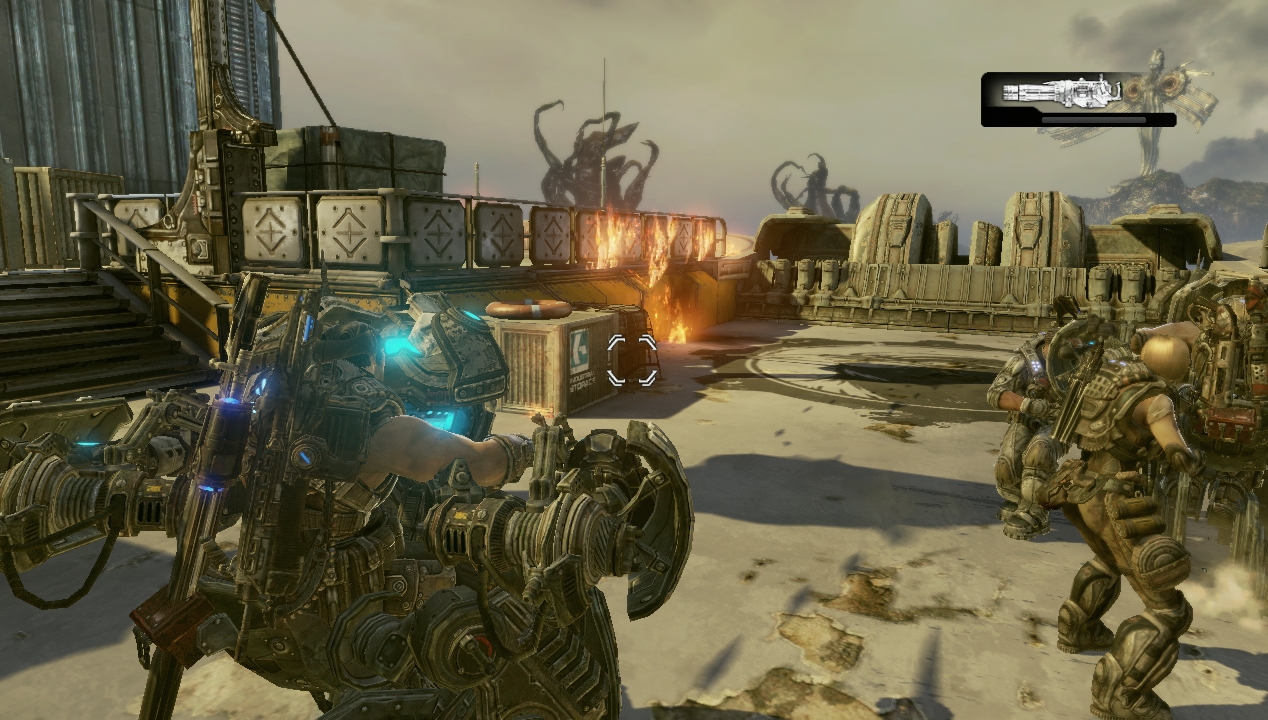Select the equipped heavy weapon icon
This screenshot has width=1268, height=720.
(x=1062, y=92)
